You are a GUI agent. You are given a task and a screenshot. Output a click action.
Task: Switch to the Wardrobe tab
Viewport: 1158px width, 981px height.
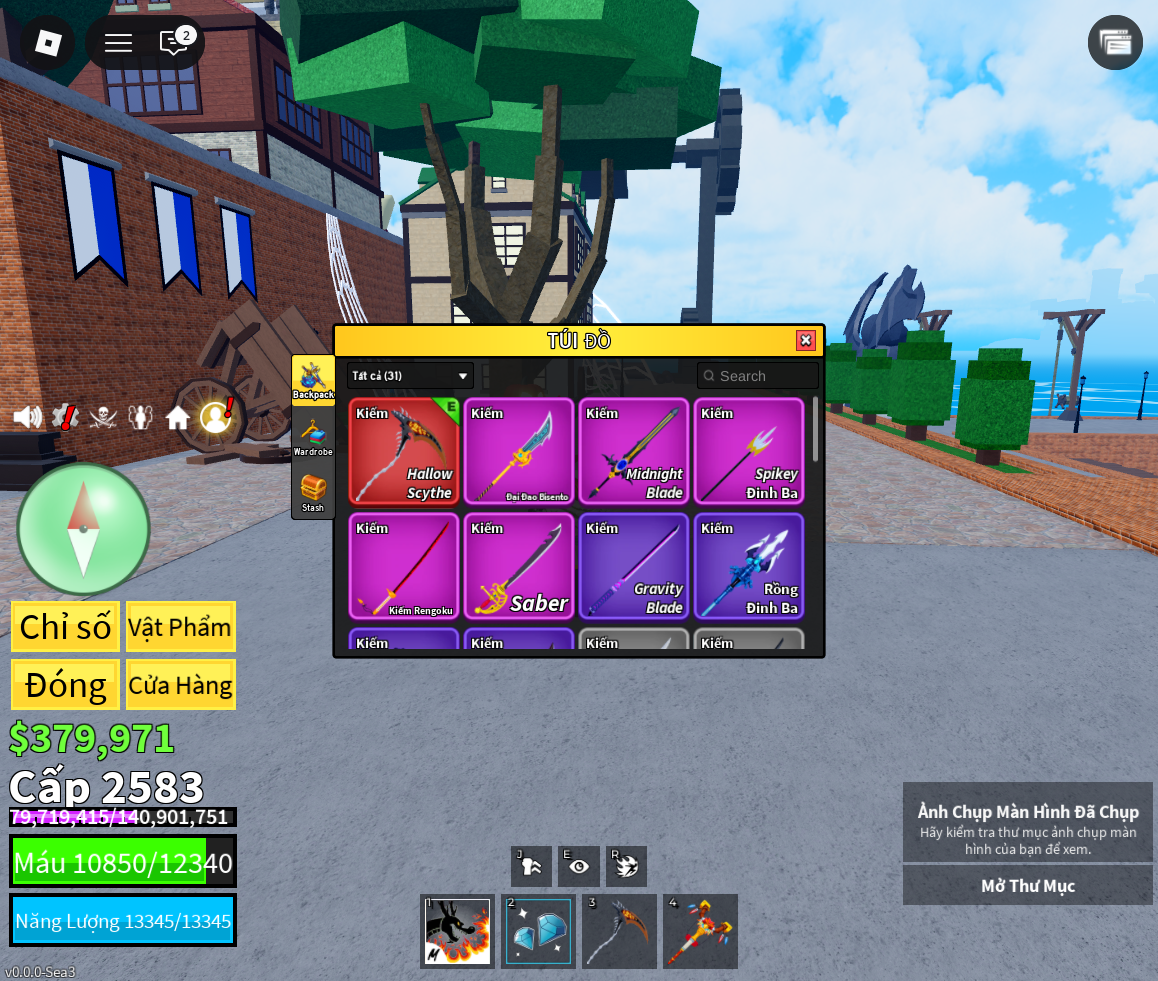pos(313,437)
